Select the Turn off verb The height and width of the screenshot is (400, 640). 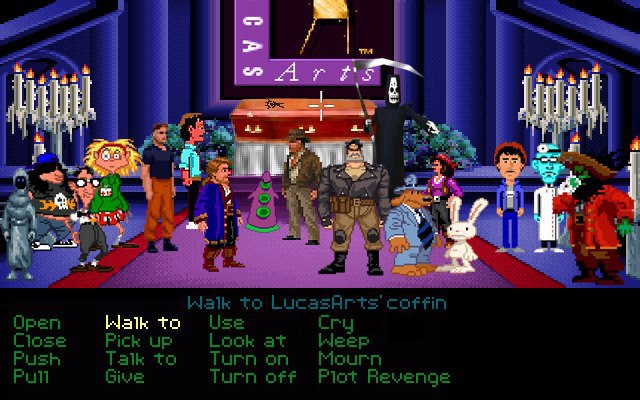(x=253, y=377)
